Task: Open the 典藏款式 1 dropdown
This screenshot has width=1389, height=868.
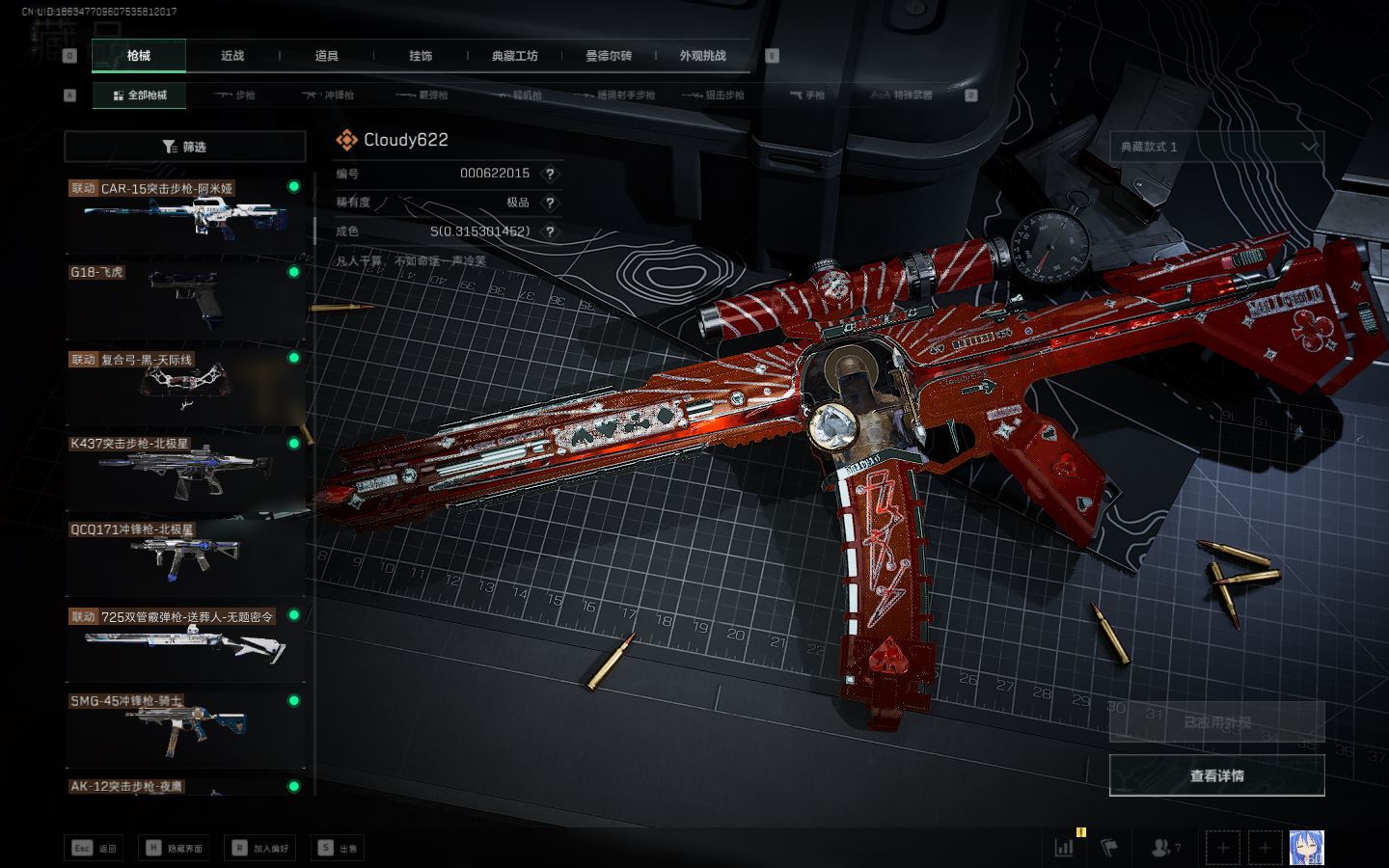Action: tap(1216, 147)
